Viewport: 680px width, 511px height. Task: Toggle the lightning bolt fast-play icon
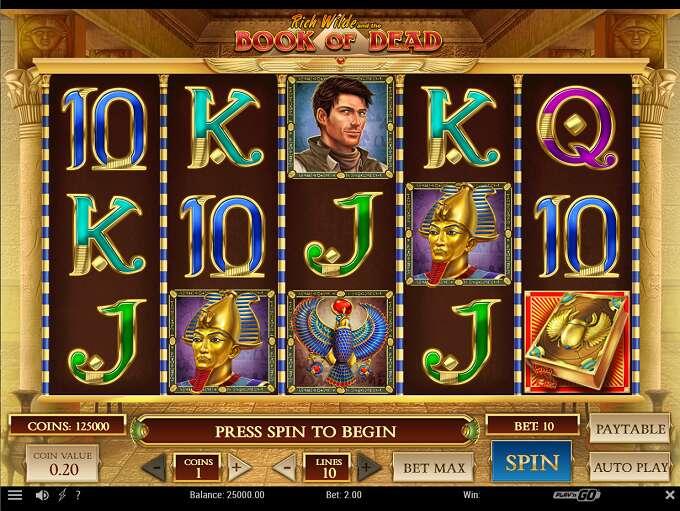(x=62, y=495)
